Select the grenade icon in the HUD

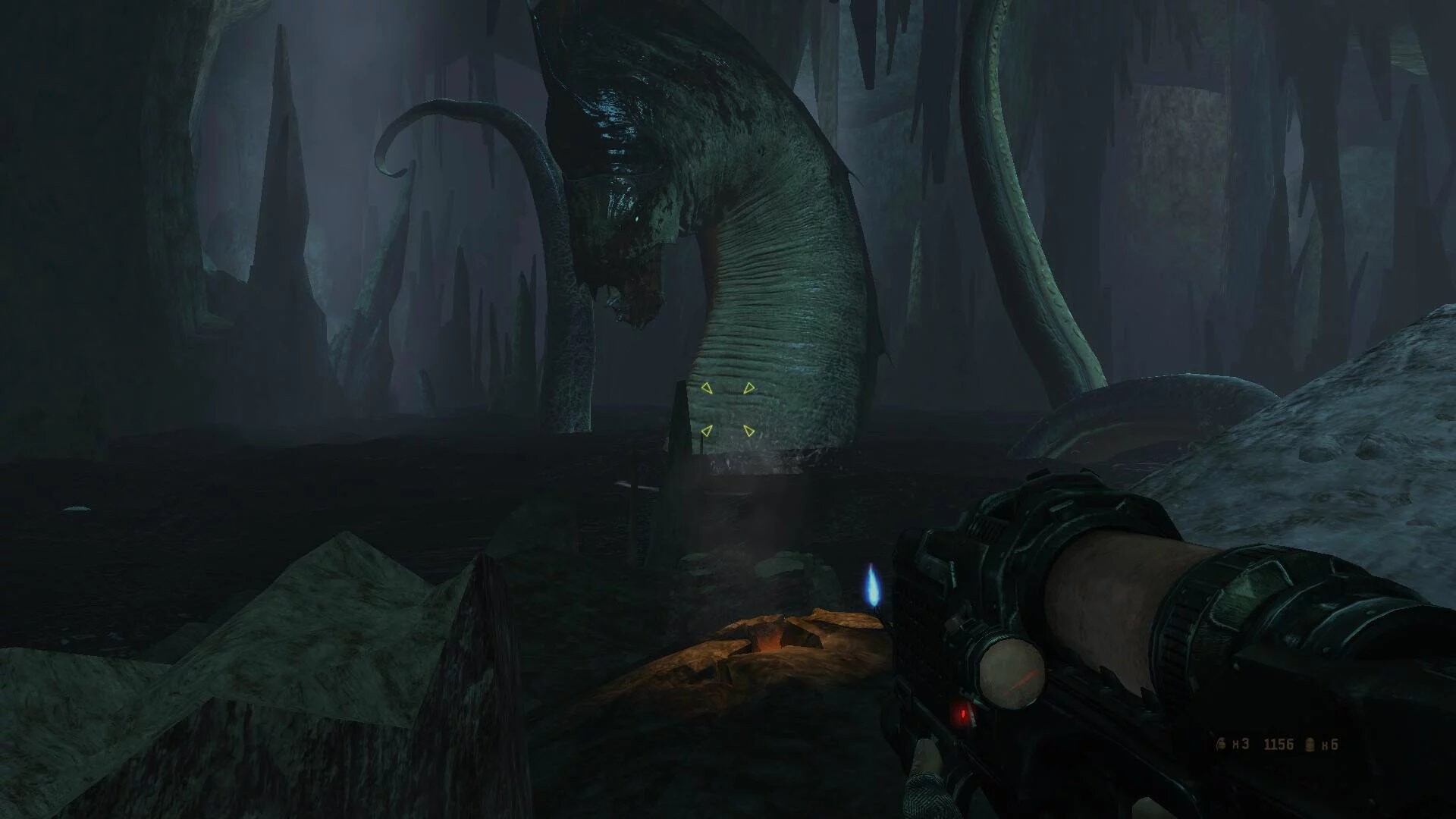tap(1221, 745)
